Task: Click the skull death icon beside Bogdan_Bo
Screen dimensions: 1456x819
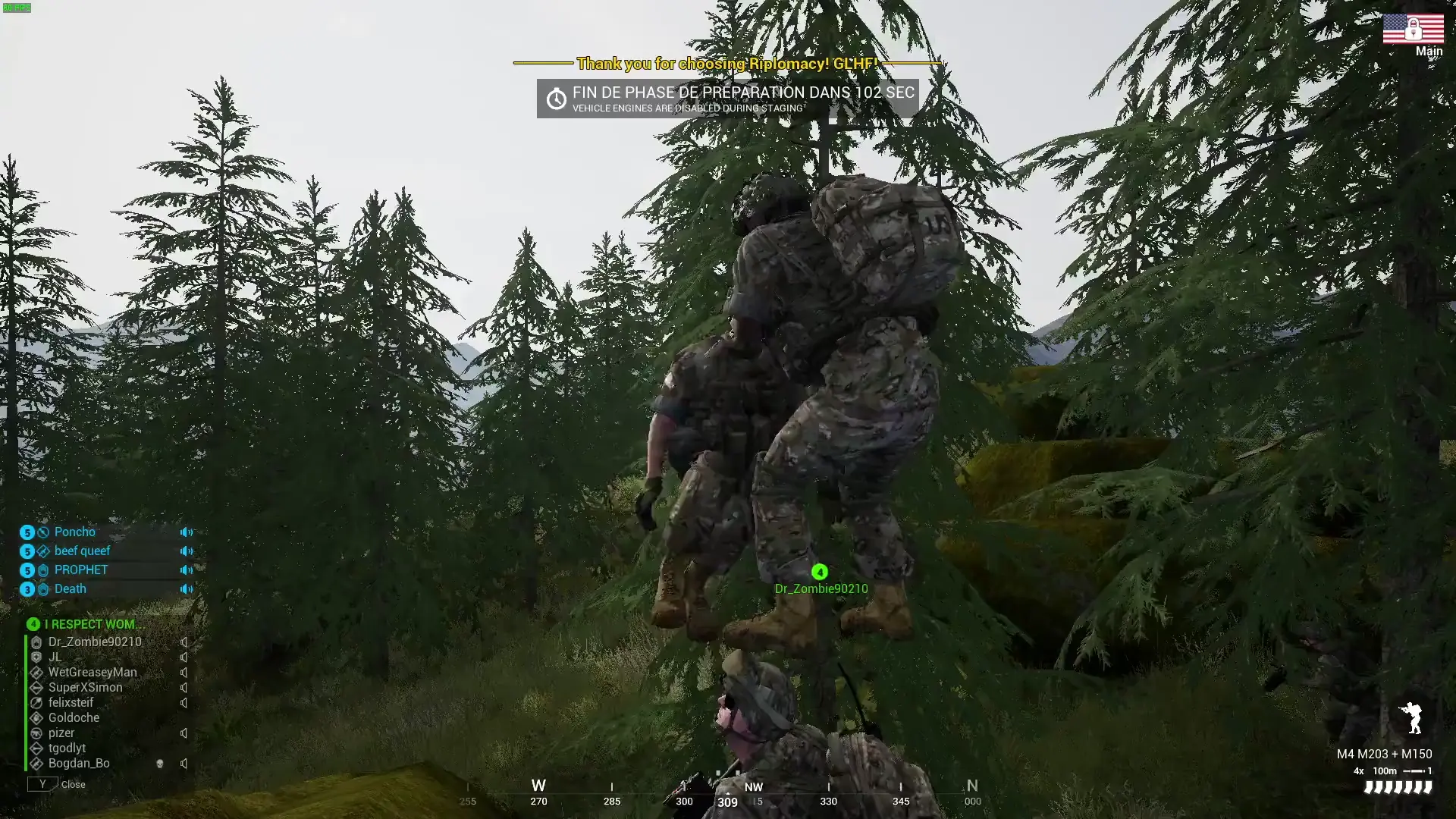Action: tap(160, 764)
